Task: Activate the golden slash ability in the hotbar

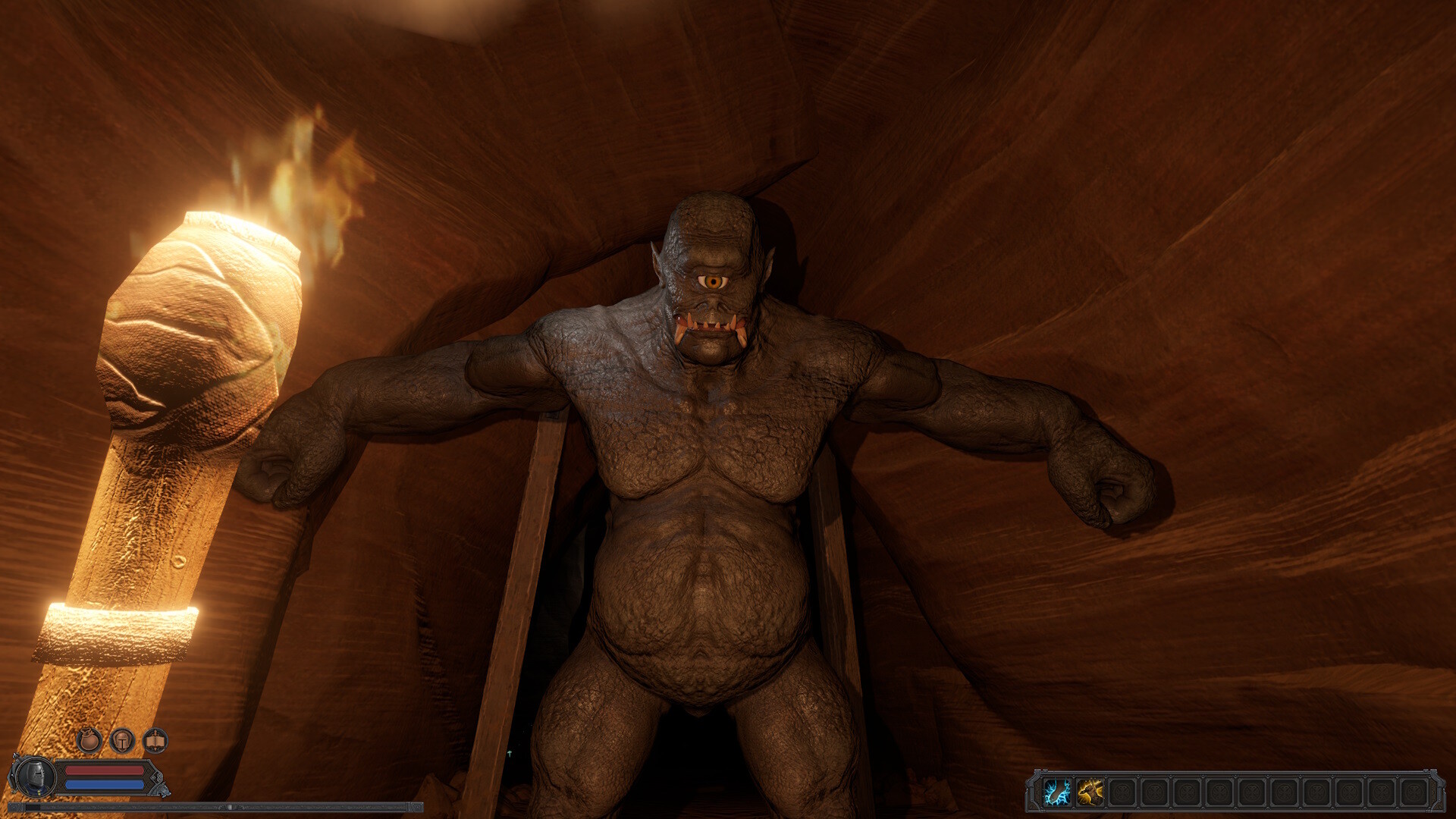Action: coord(1090,793)
